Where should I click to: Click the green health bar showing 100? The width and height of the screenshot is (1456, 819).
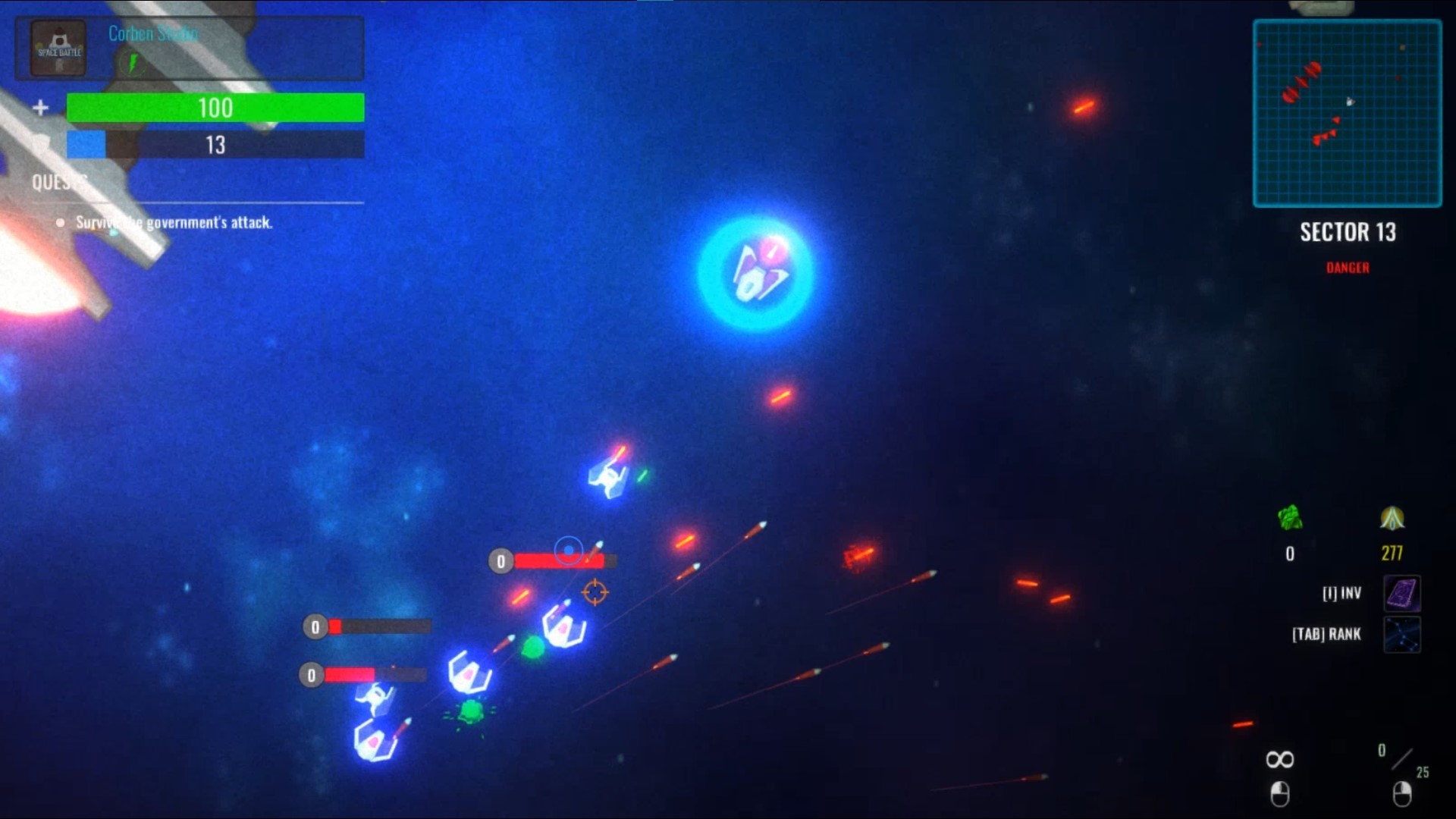coord(215,108)
